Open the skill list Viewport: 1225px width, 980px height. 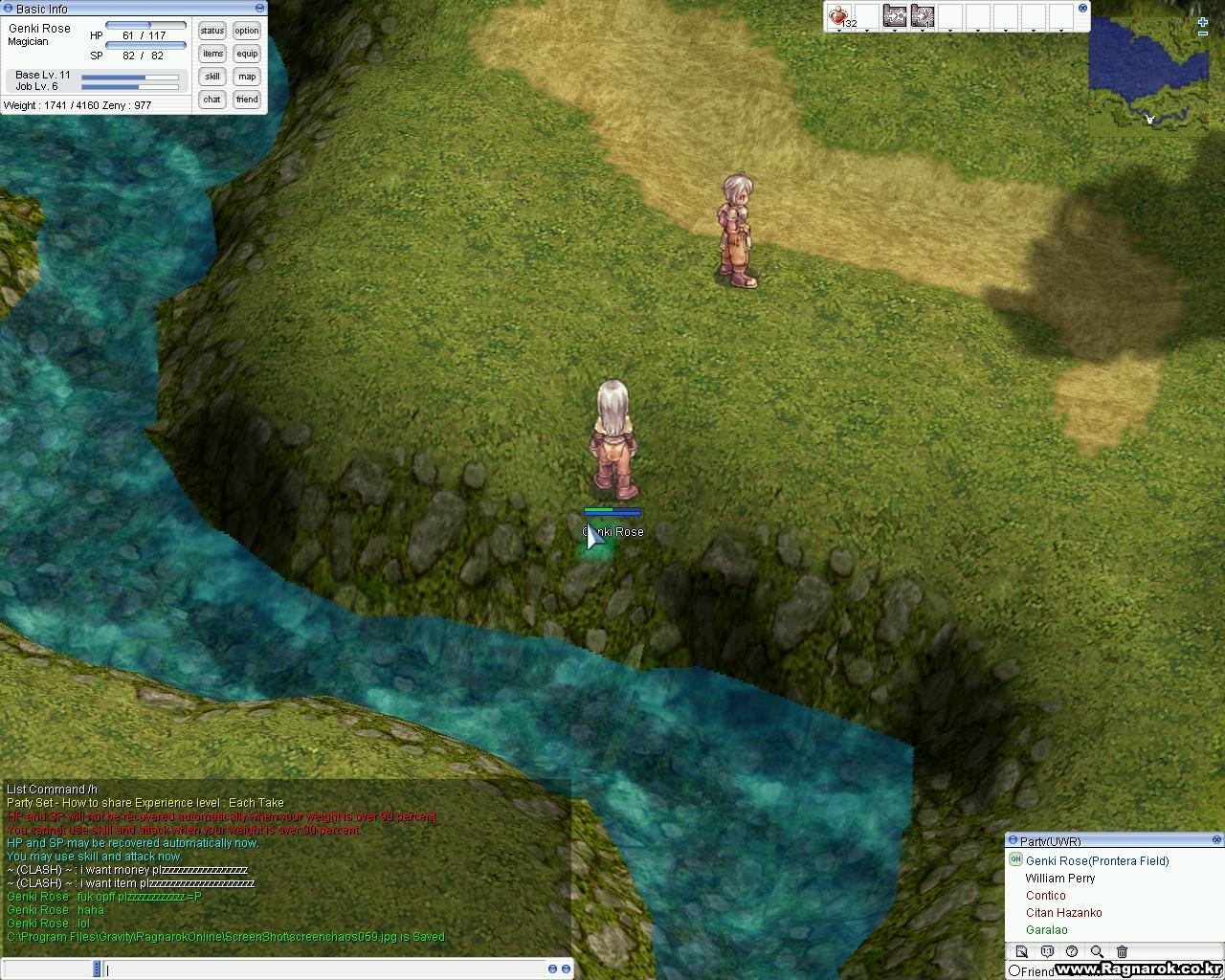tap(212, 77)
